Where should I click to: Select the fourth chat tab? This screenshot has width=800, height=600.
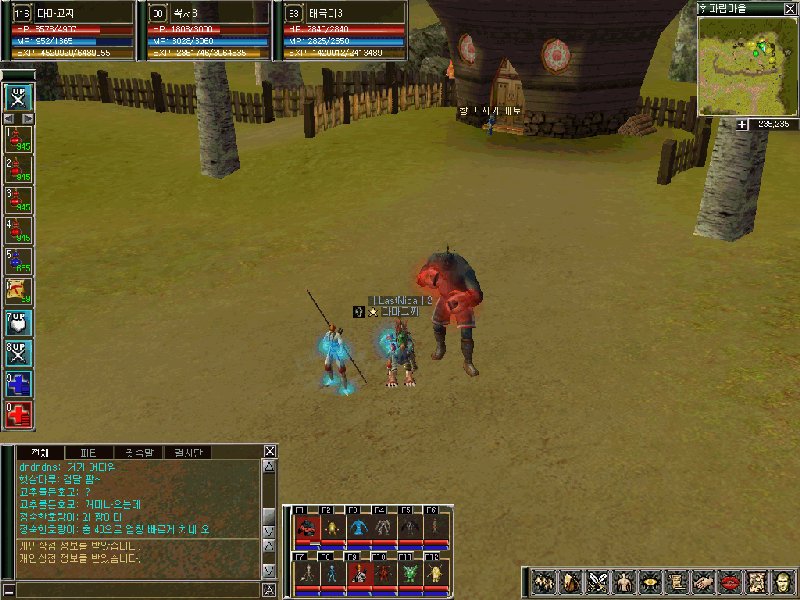tap(186, 452)
